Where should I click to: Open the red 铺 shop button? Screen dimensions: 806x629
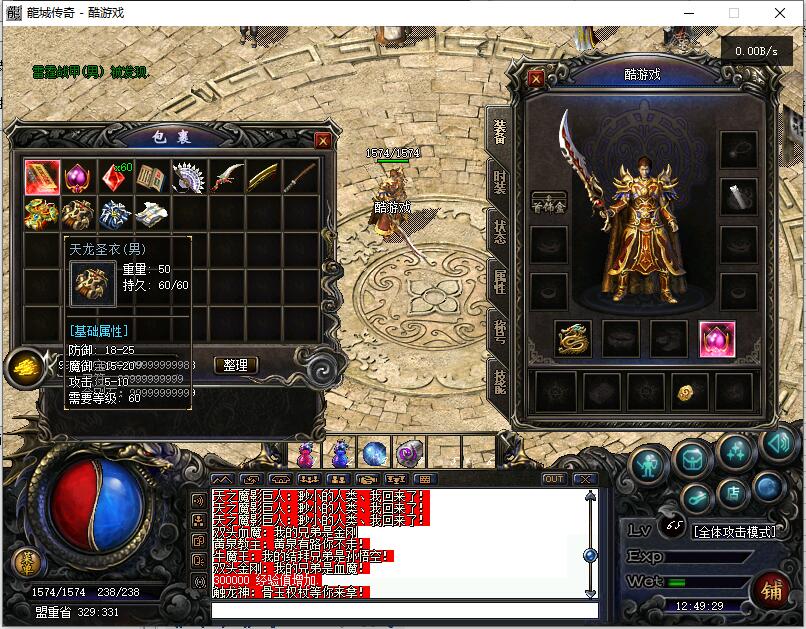point(771,590)
